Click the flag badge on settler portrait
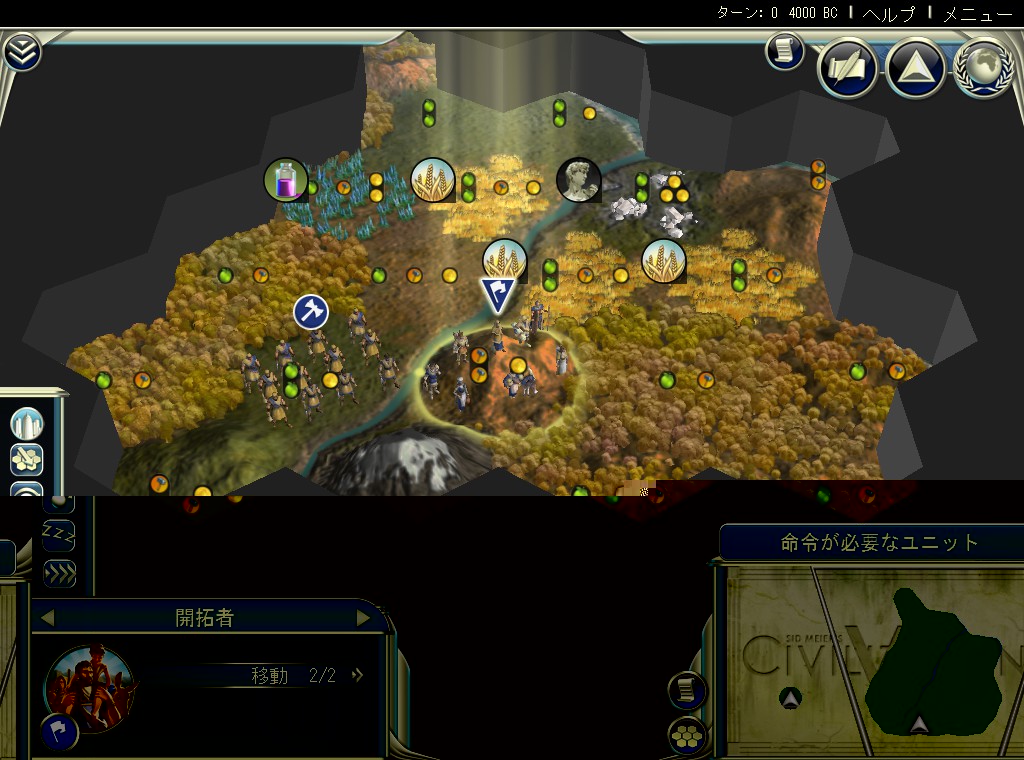This screenshot has height=760, width=1024. (60, 732)
